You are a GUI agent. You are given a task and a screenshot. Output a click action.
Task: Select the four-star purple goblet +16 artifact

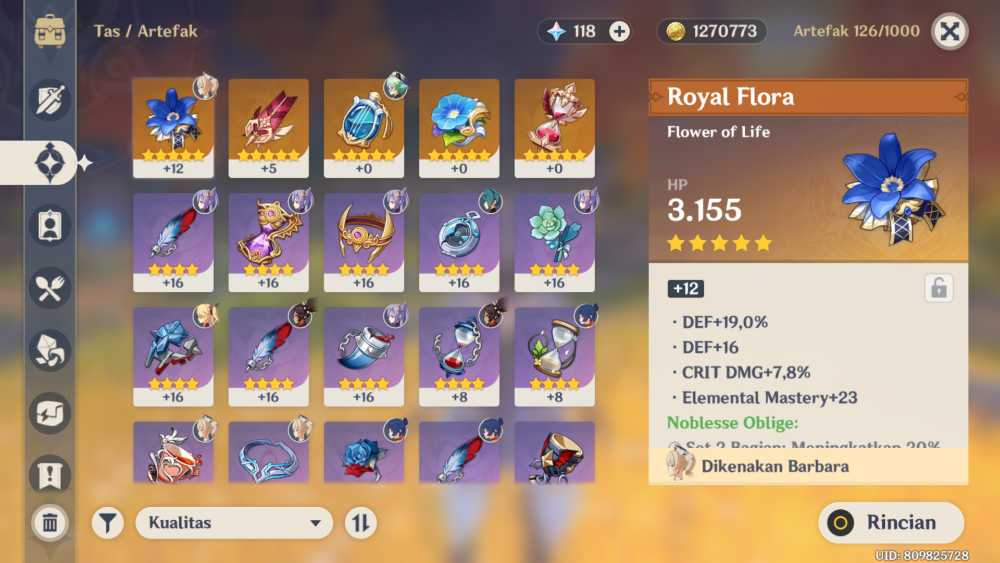coord(268,240)
